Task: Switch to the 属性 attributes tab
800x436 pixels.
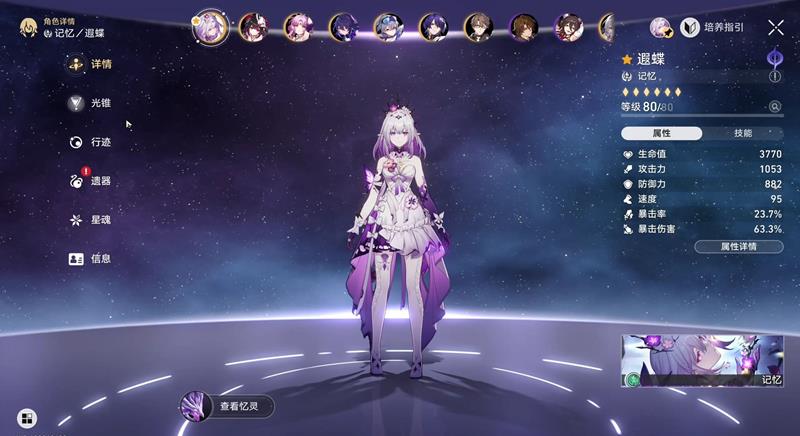Action: coord(661,133)
